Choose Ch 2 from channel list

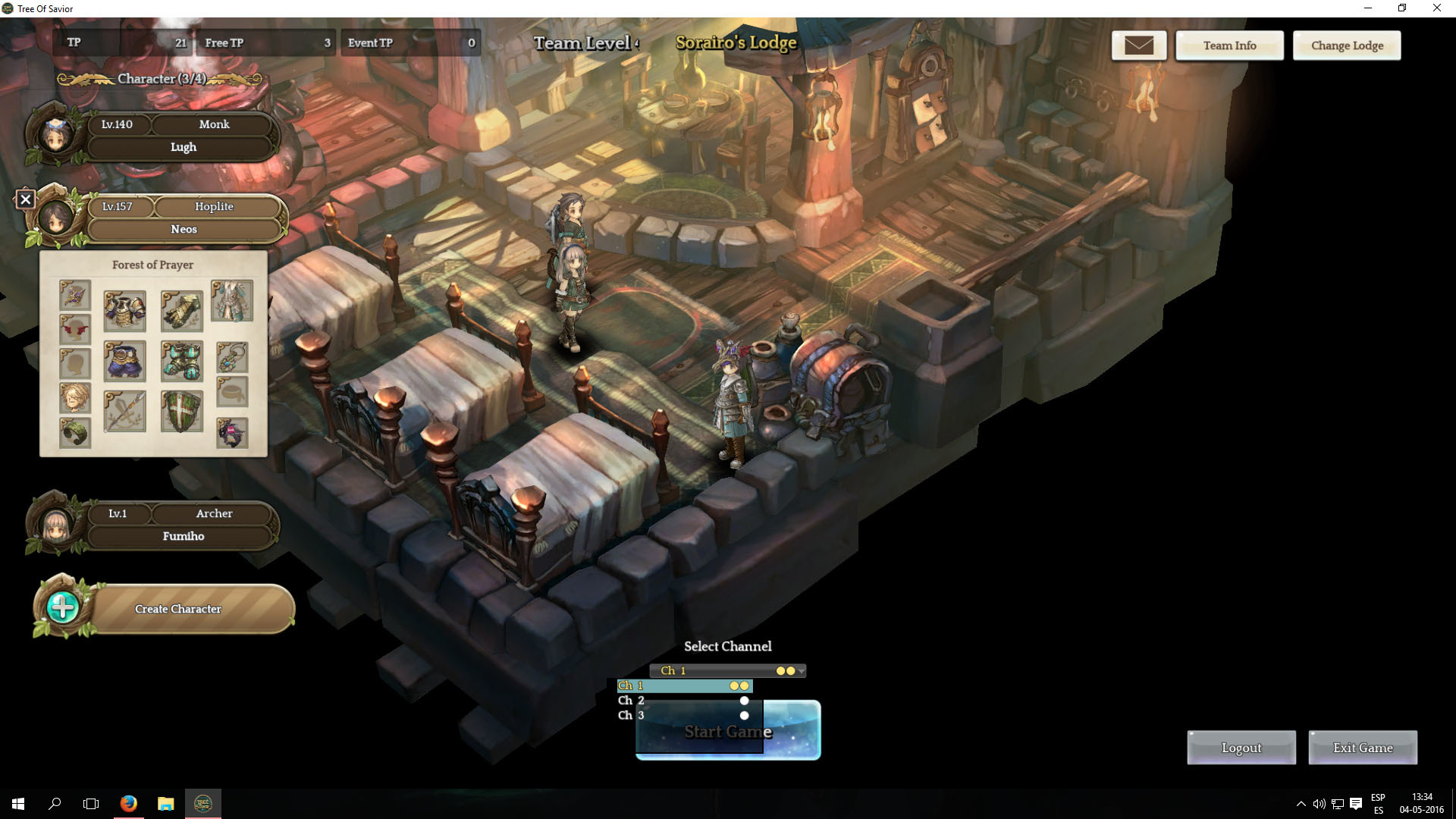(682, 701)
